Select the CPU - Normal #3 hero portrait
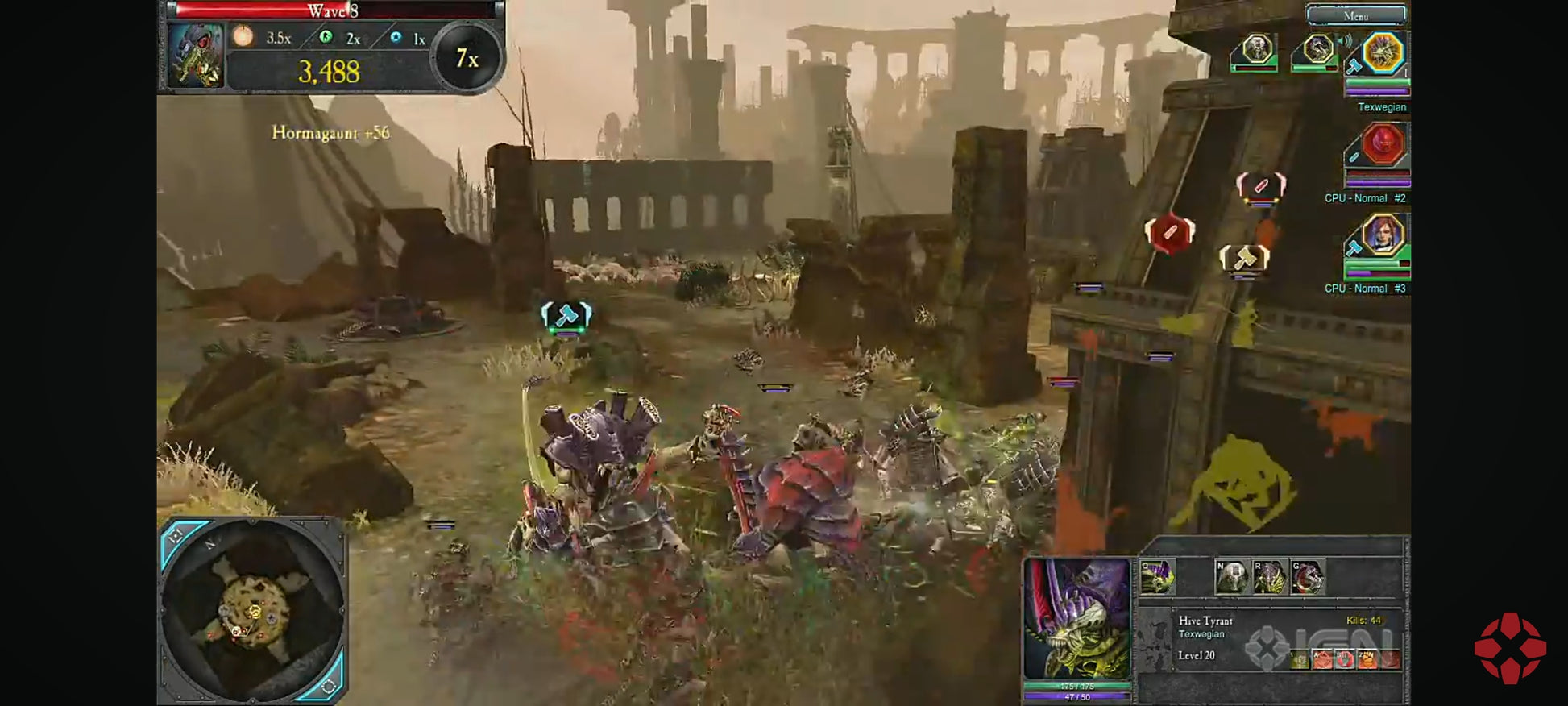Image resolution: width=1568 pixels, height=706 pixels. (x=1383, y=235)
